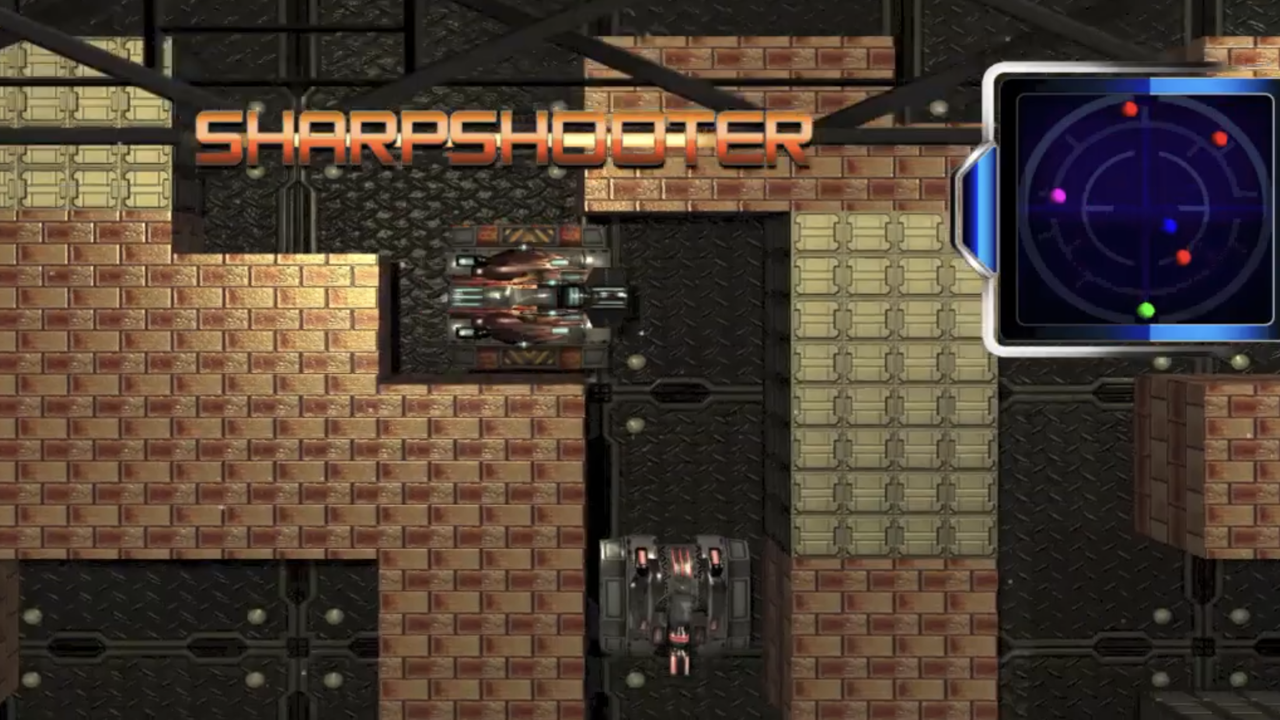Select the rightmost red blip on the radar

point(1221,140)
